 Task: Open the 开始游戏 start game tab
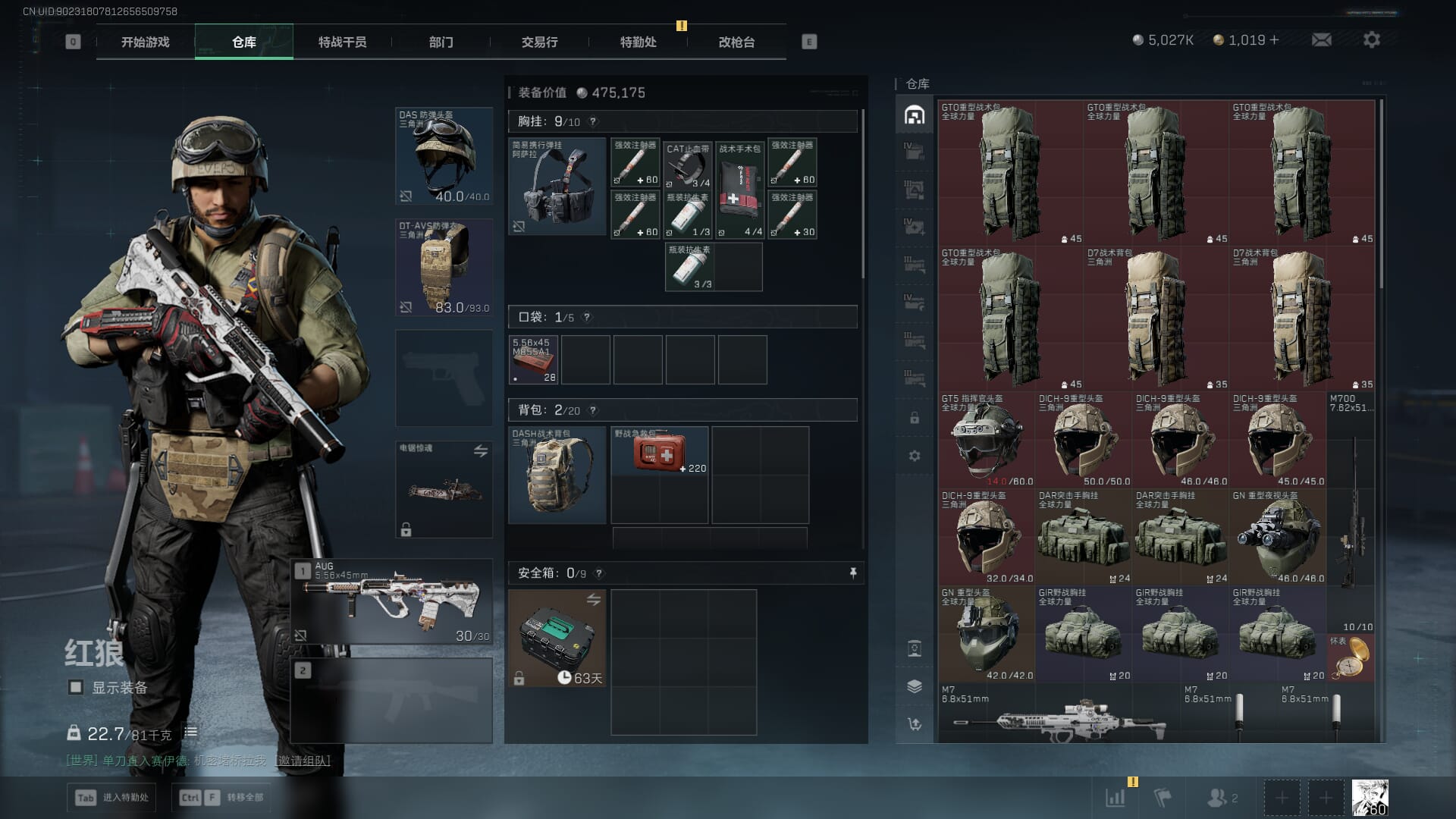tap(145, 42)
